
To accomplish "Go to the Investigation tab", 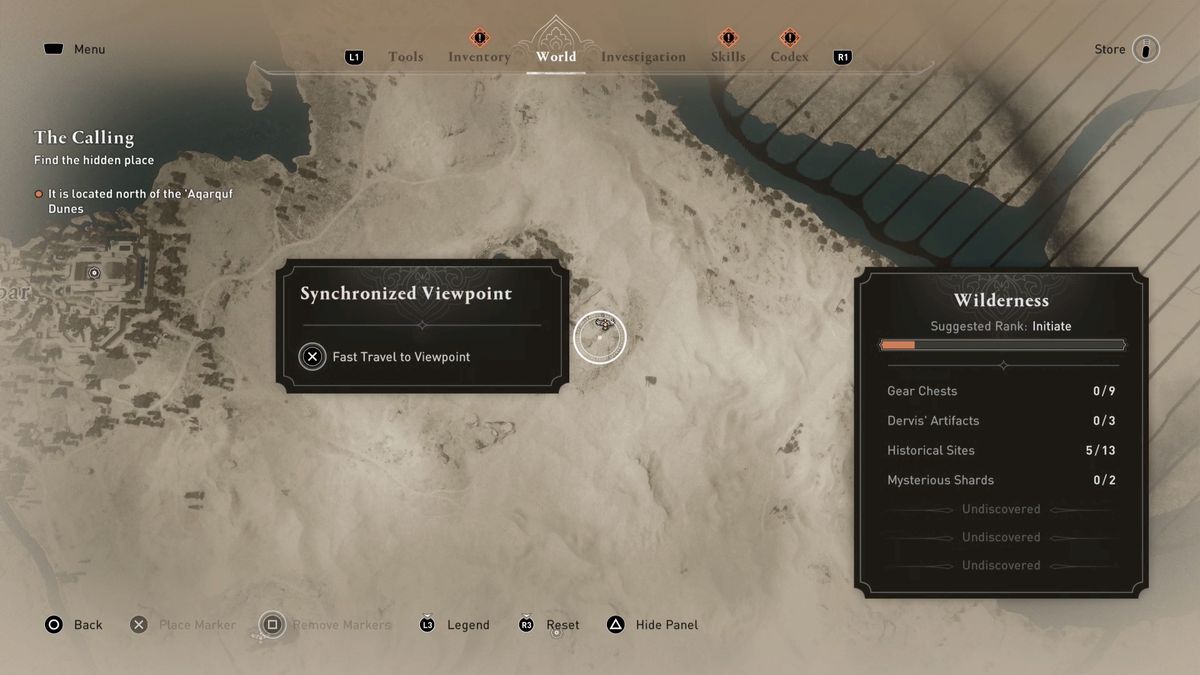I will point(643,57).
